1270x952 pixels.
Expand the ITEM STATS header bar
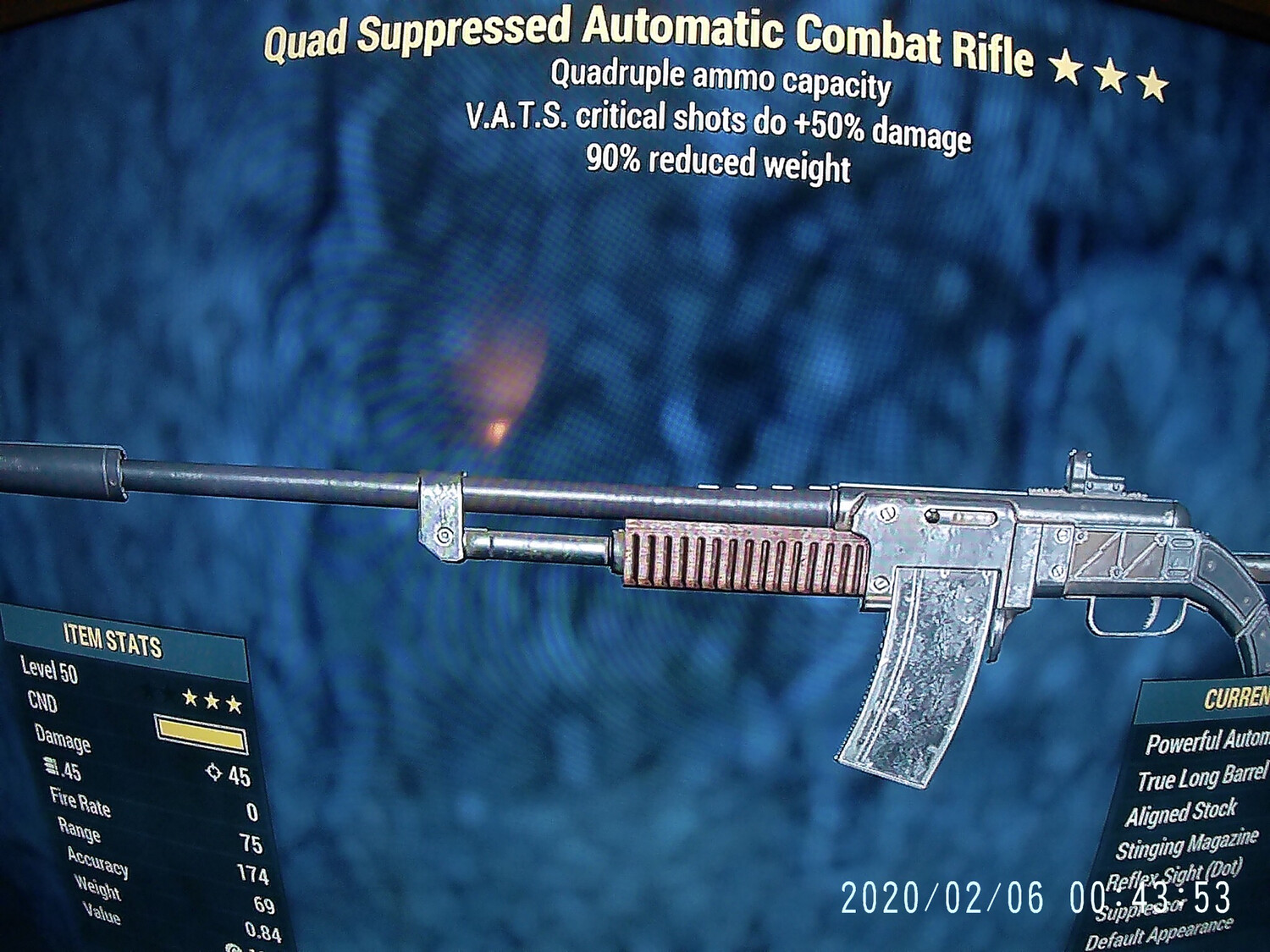coord(112,641)
